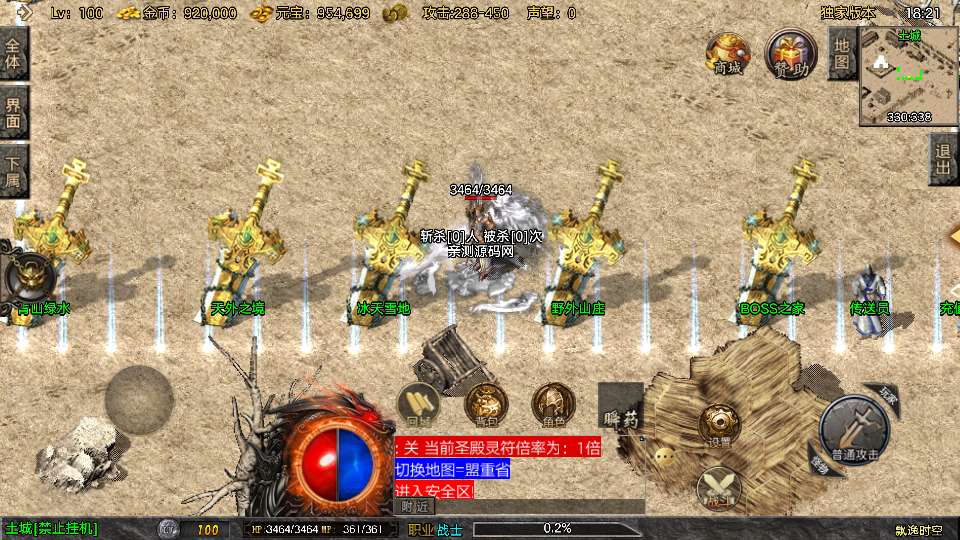The width and height of the screenshot is (960, 540).
Task: Open the 背包 bag
Action: point(486,404)
